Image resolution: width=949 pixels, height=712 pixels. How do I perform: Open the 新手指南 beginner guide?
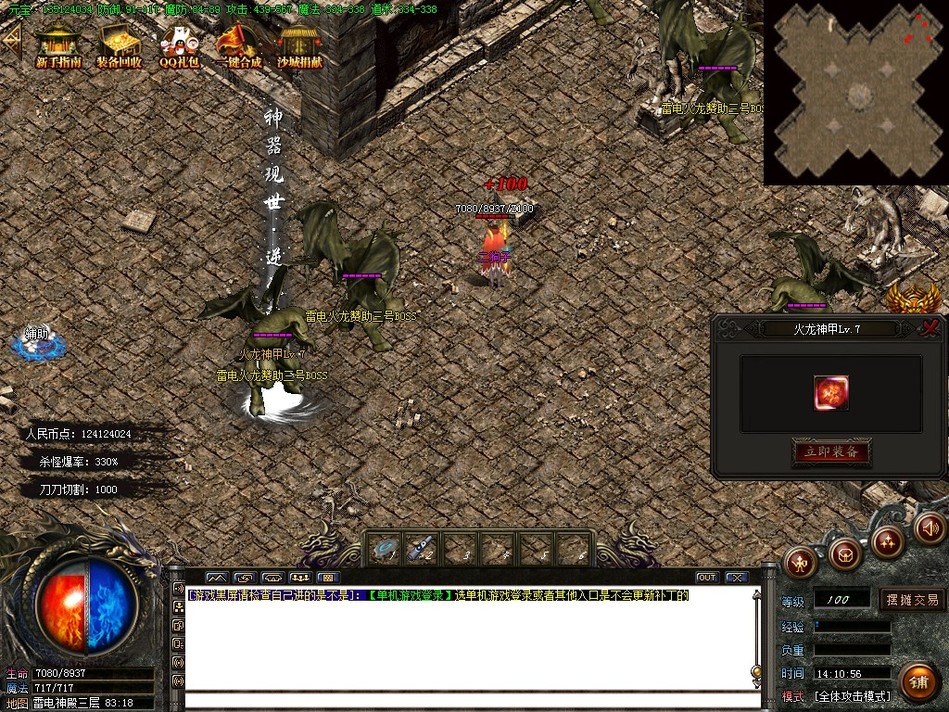tap(58, 44)
